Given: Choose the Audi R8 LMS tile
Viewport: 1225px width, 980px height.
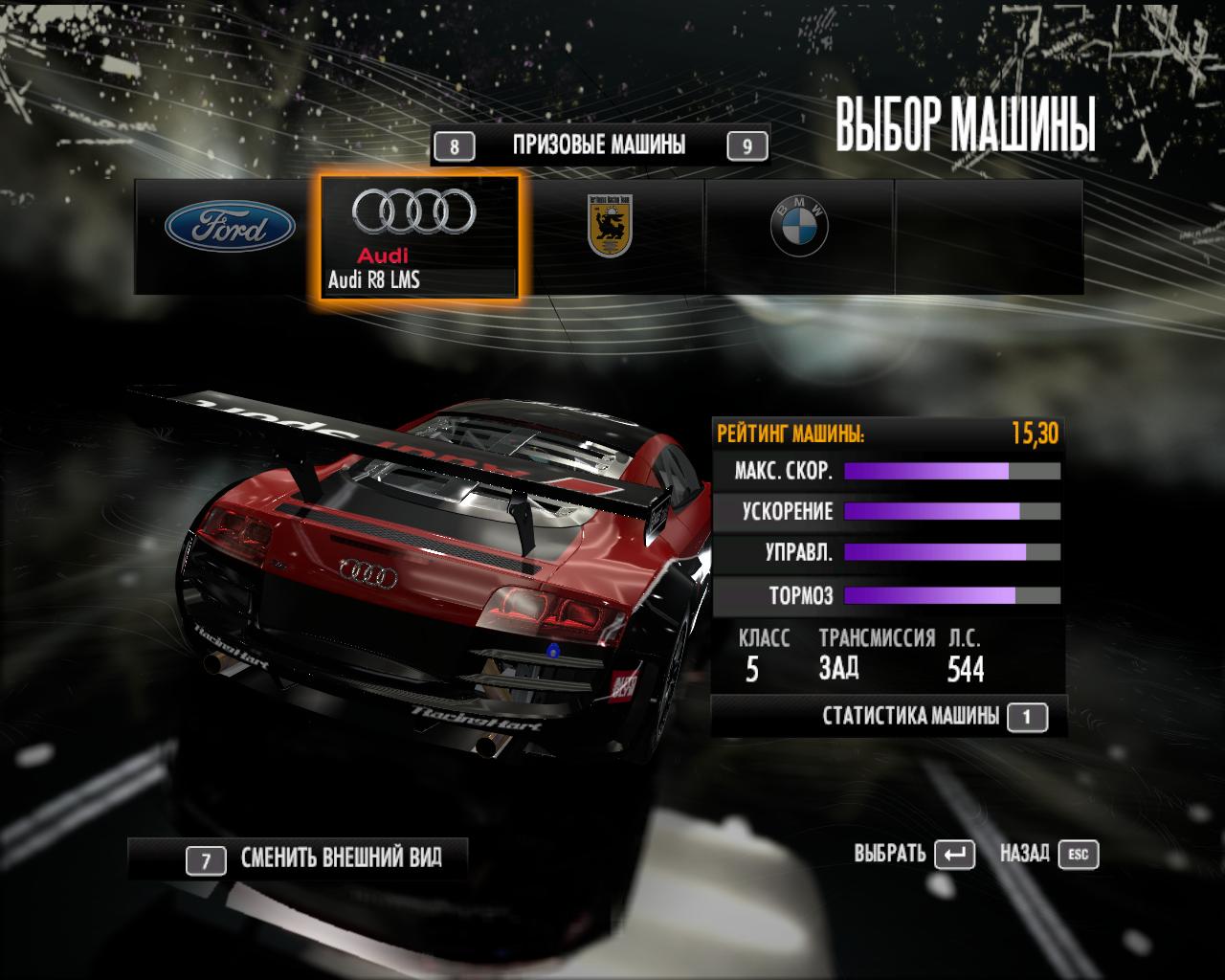Looking at the screenshot, I should tap(419, 236).
